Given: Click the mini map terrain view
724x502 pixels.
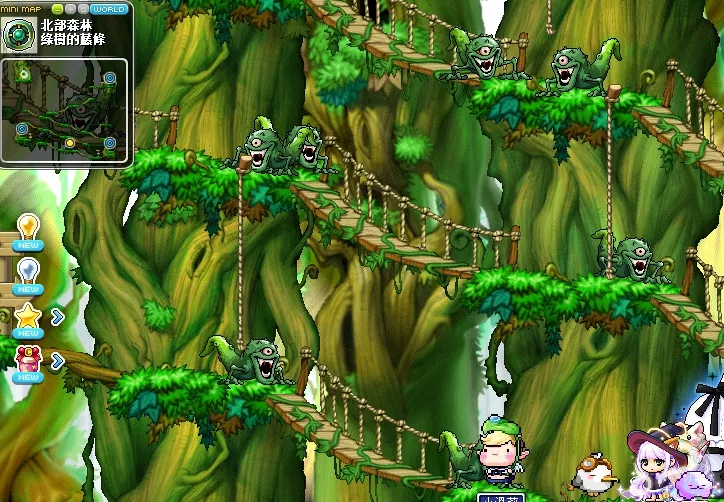Looking at the screenshot, I should pyautogui.click(x=66, y=109).
